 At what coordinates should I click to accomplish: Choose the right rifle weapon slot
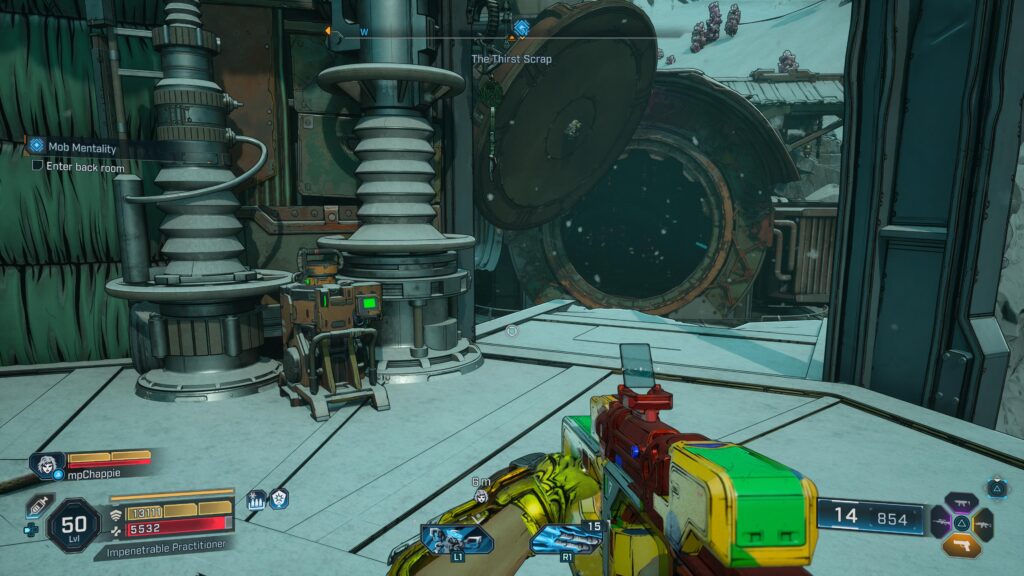pyautogui.click(x=984, y=523)
